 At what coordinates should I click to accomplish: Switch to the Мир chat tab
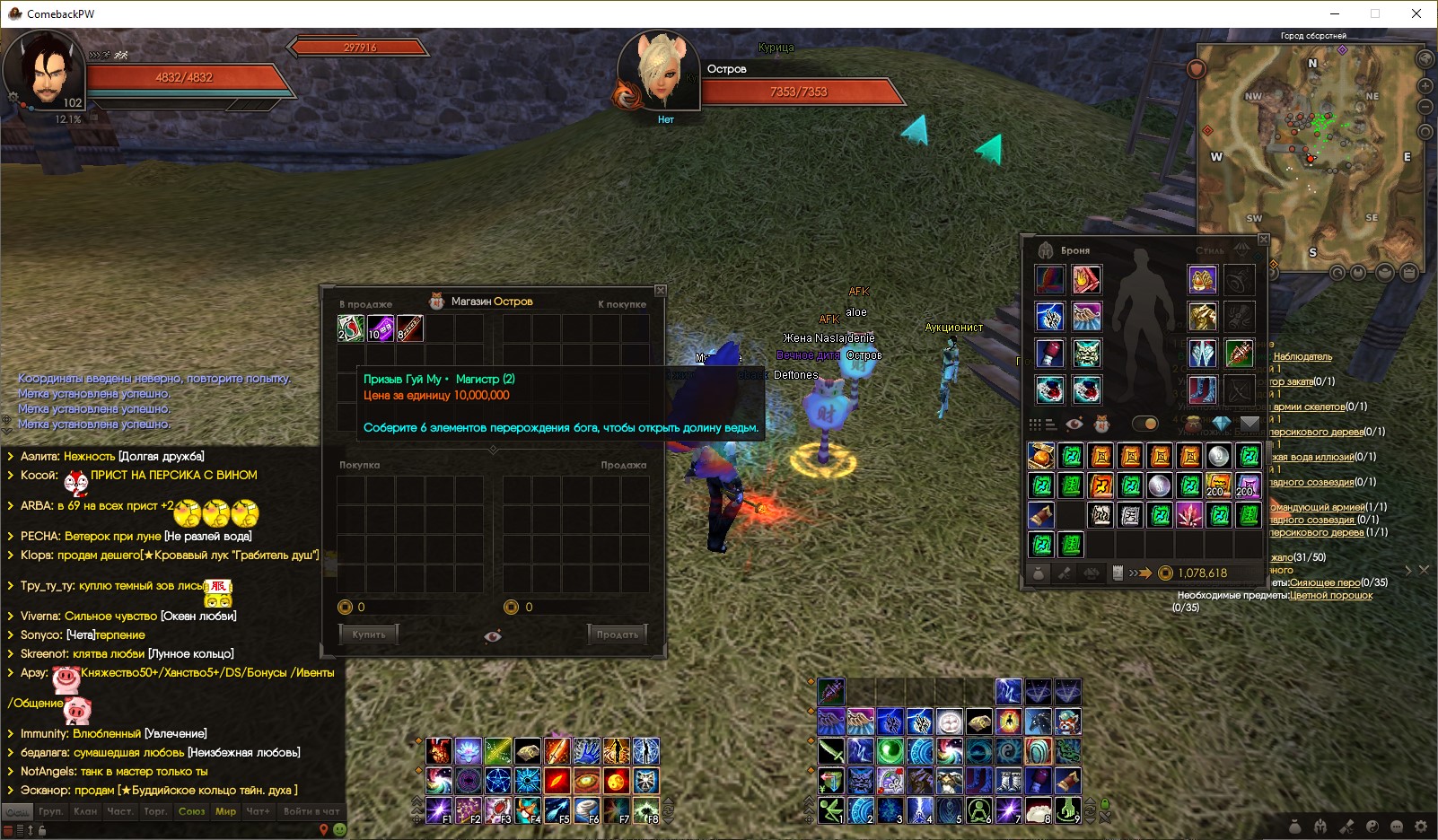click(225, 811)
